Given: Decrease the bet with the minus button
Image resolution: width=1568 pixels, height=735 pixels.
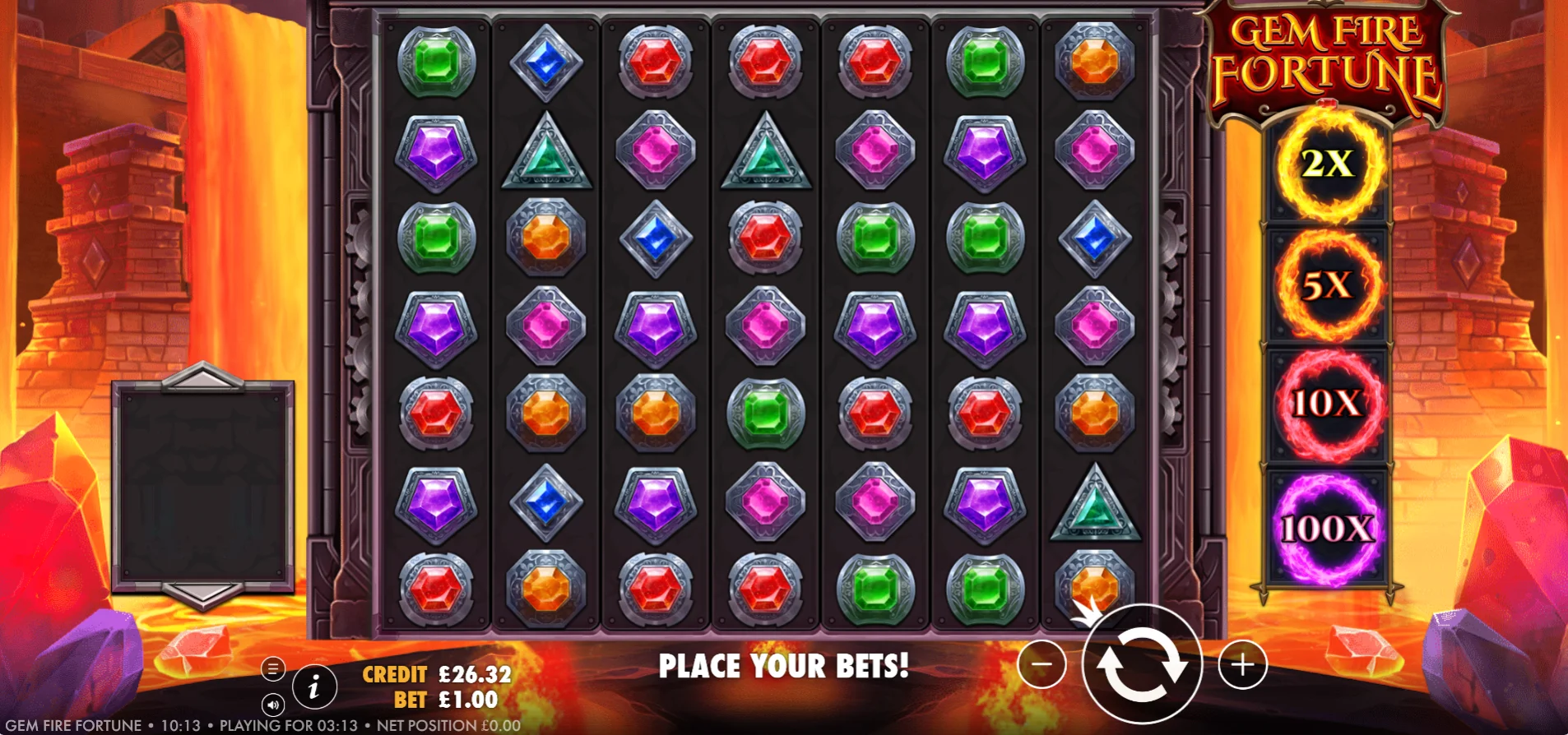Looking at the screenshot, I should (x=1041, y=663).
